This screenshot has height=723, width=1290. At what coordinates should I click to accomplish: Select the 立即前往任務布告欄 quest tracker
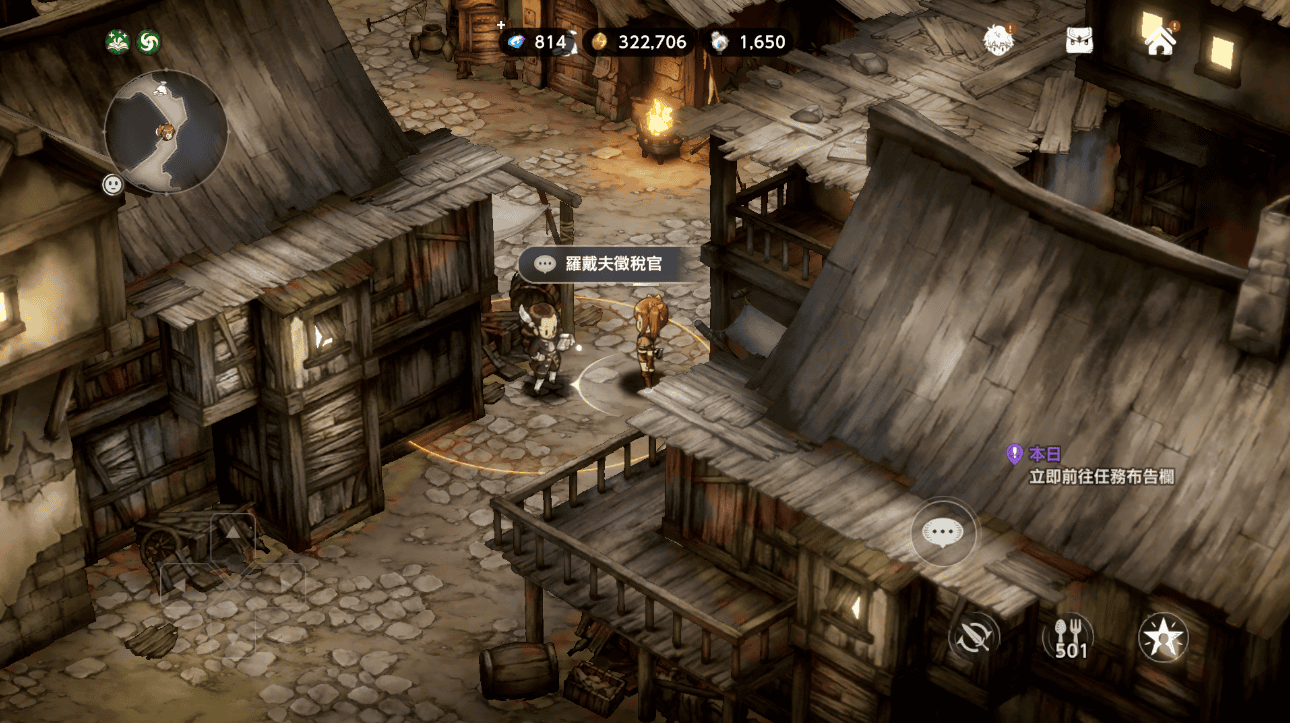1101,477
